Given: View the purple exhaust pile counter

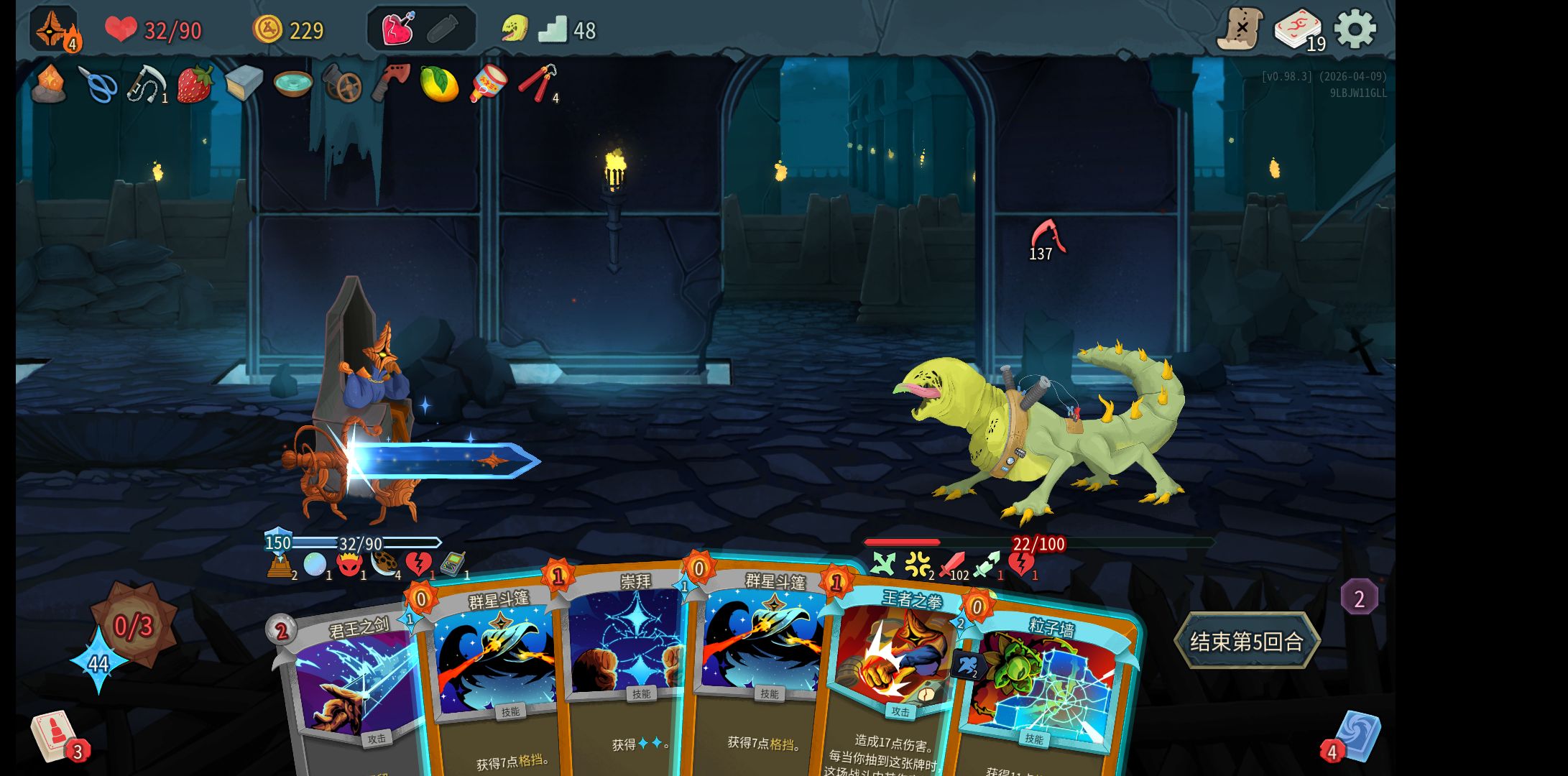Looking at the screenshot, I should 1359,598.
